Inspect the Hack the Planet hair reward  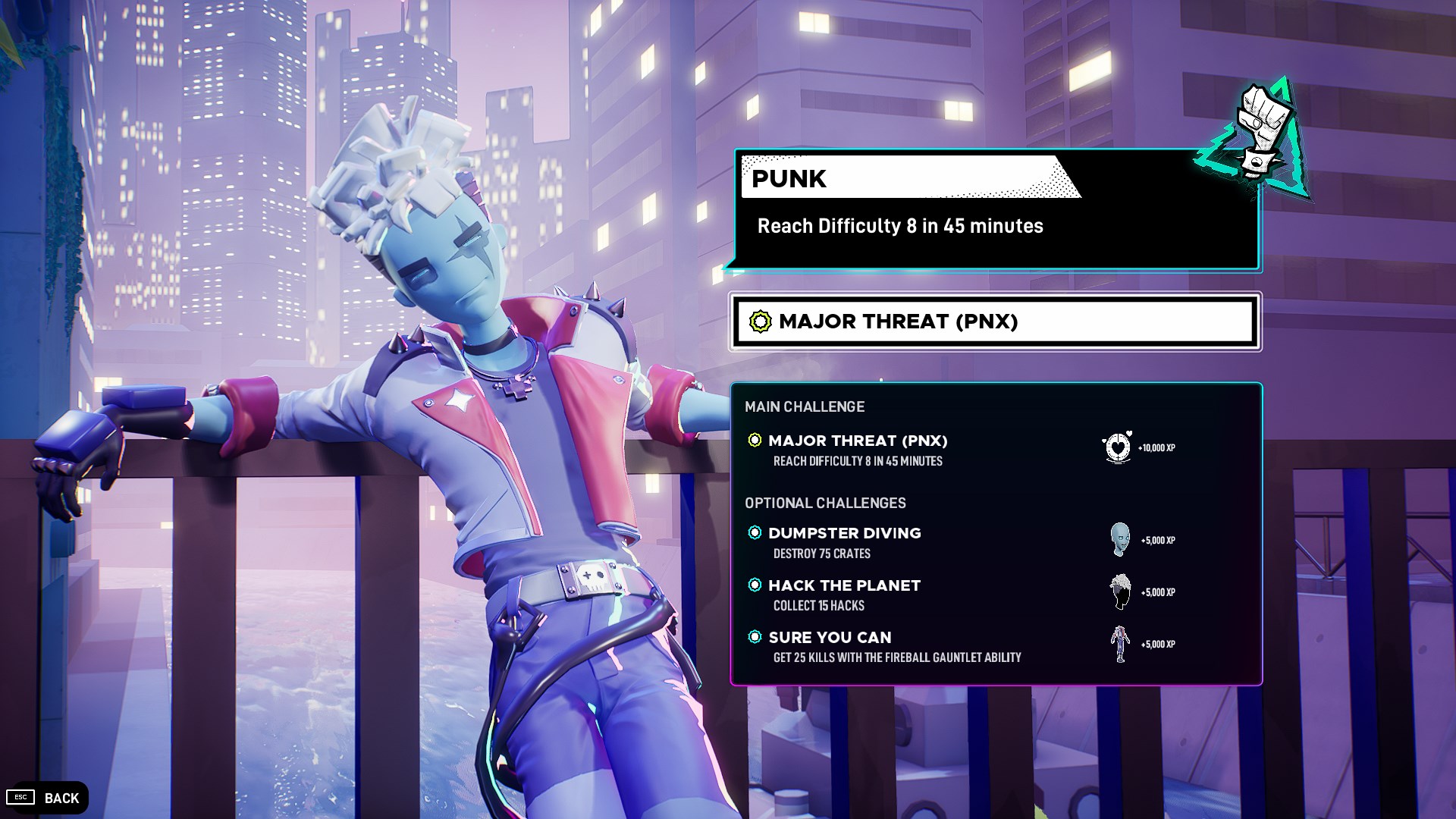[x=1120, y=591]
